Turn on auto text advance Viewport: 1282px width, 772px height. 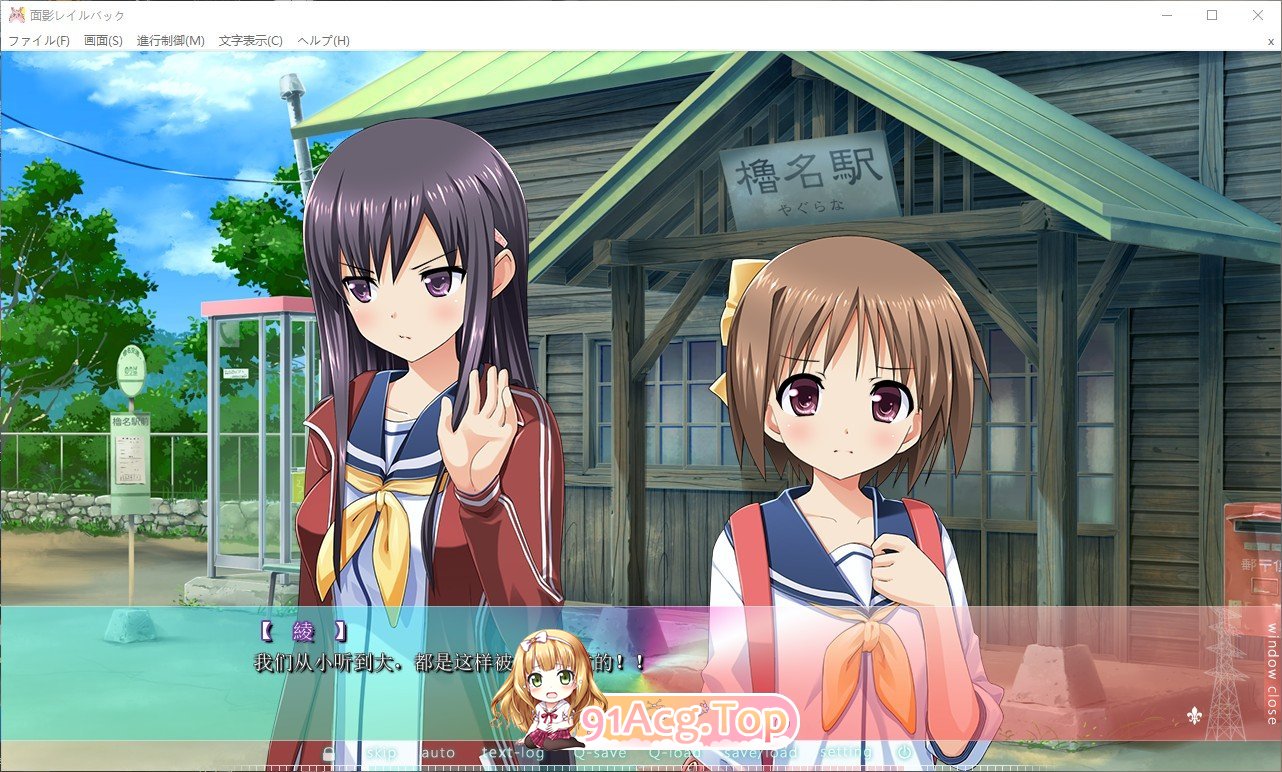click(x=437, y=753)
